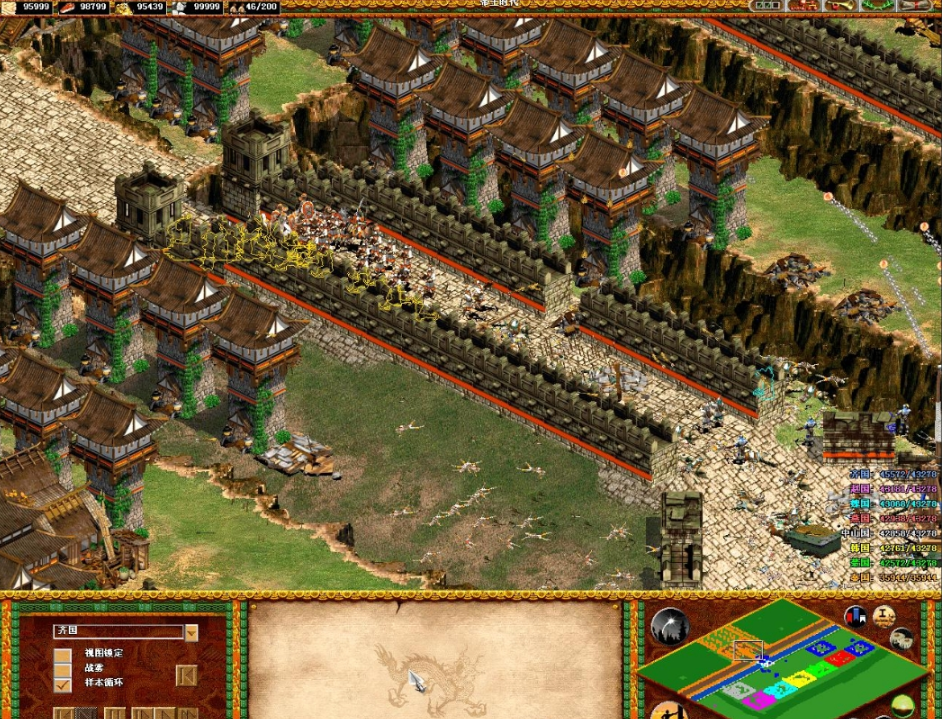The height and width of the screenshot is (719, 942).
Task: Click the arrow button beside the checkboxes
Action: [x=185, y=676]
